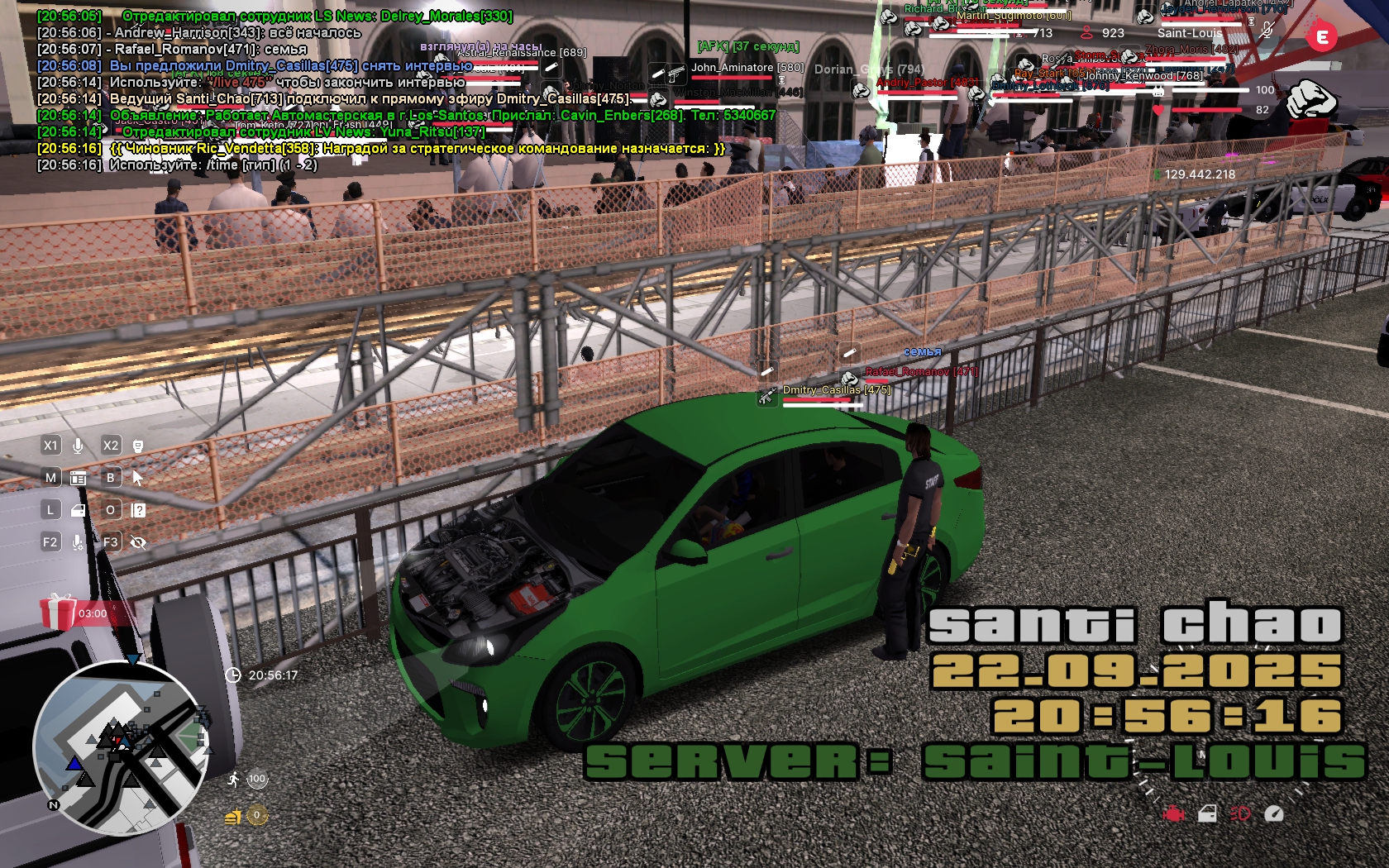Image resolution: width=1389 pixels, height=868 pixels.
Task: Click the red engine status icon
Action: point(1173,814)
